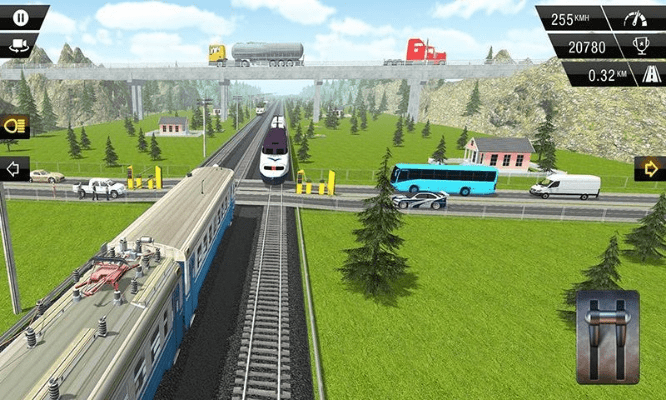Tap the left arrow track switch

(x=15, y=168)
